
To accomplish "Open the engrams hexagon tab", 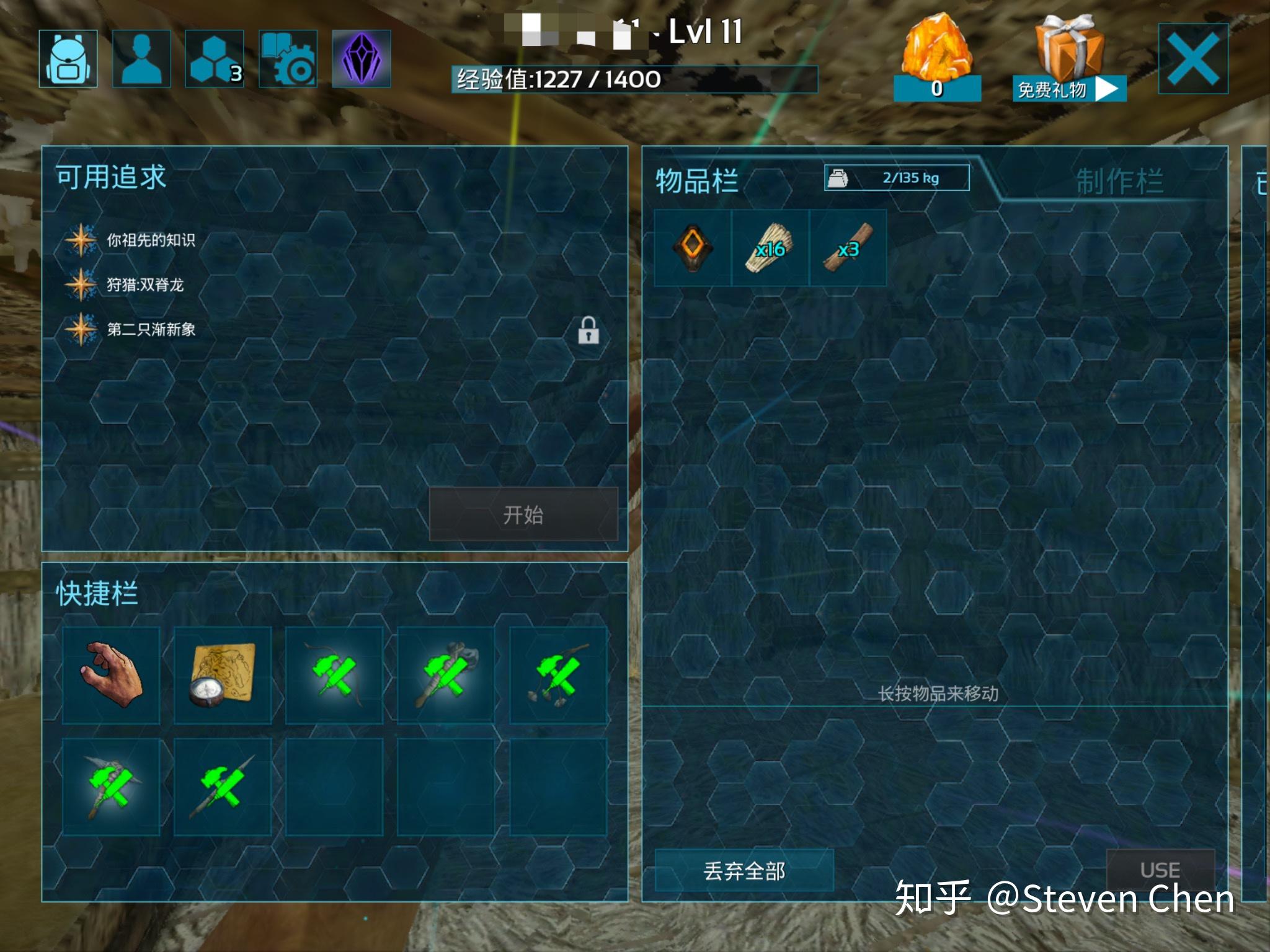I will (x=215, y=59).
